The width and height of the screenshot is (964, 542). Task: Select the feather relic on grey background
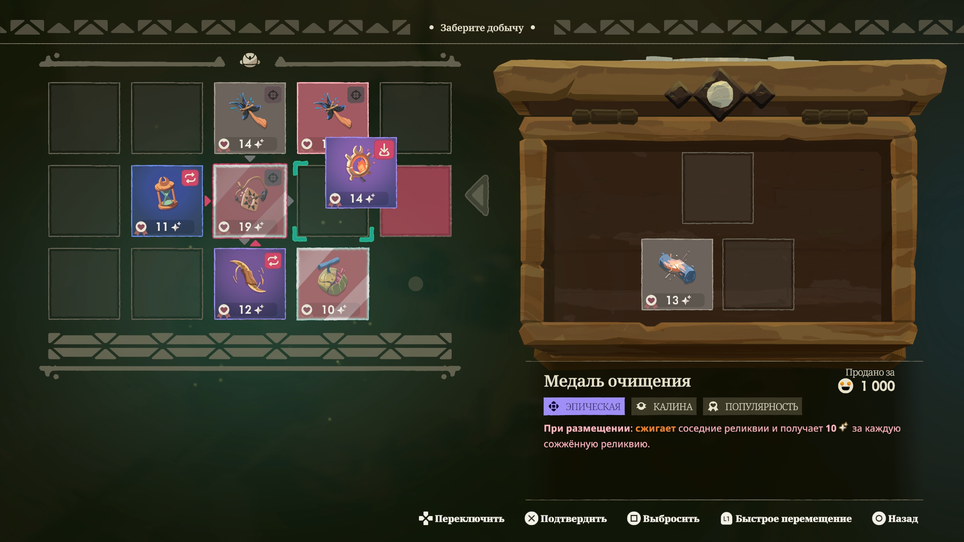click(x=249, y=117)
